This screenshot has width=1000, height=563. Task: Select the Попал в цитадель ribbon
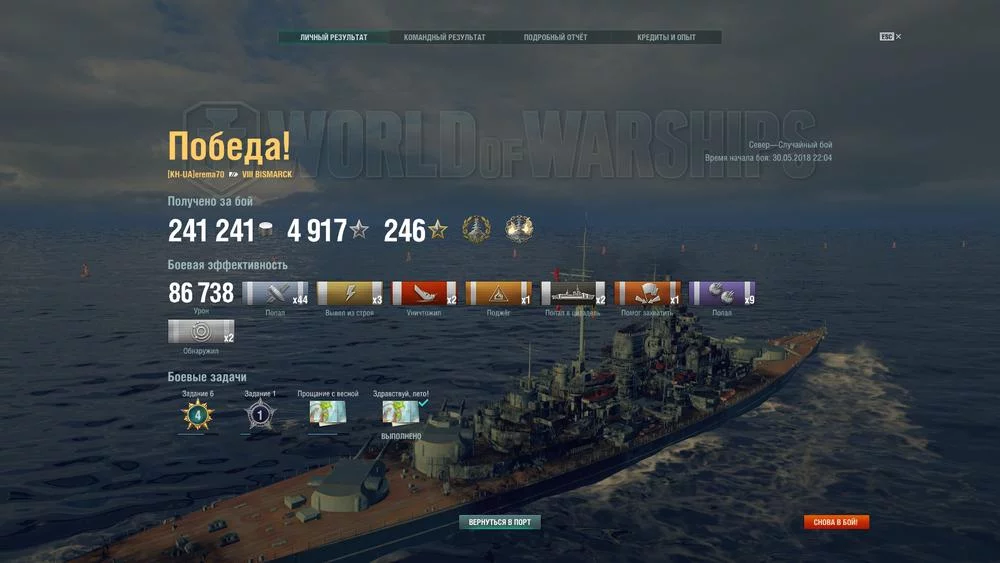(573, 293)
